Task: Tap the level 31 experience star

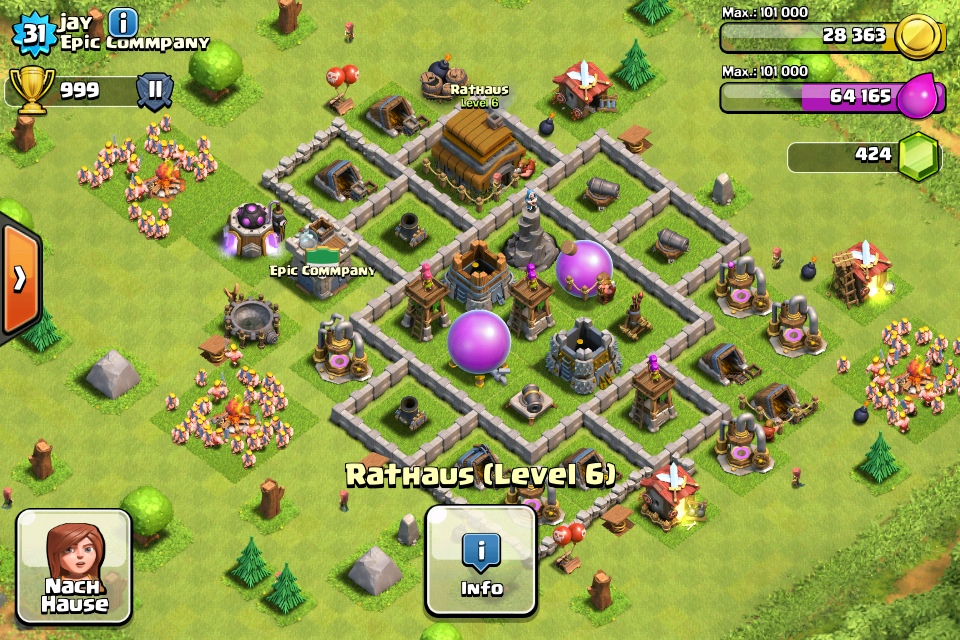Action: 34,33
